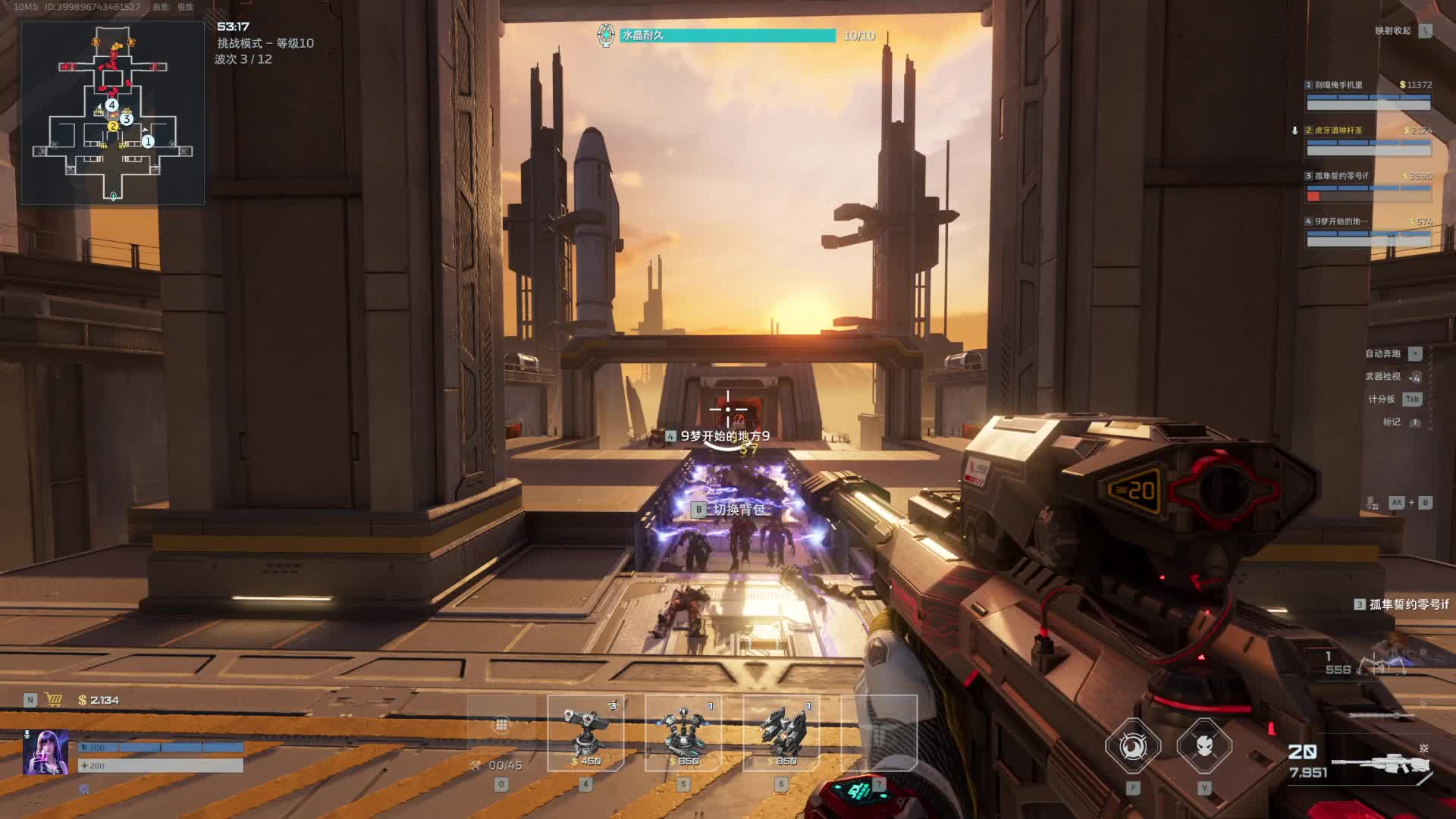The height and width of the screenshot is (819, 1456).
Task: Click teammate 别嘎俺手机里 in squad list
Action: [x=1368, y=94]
